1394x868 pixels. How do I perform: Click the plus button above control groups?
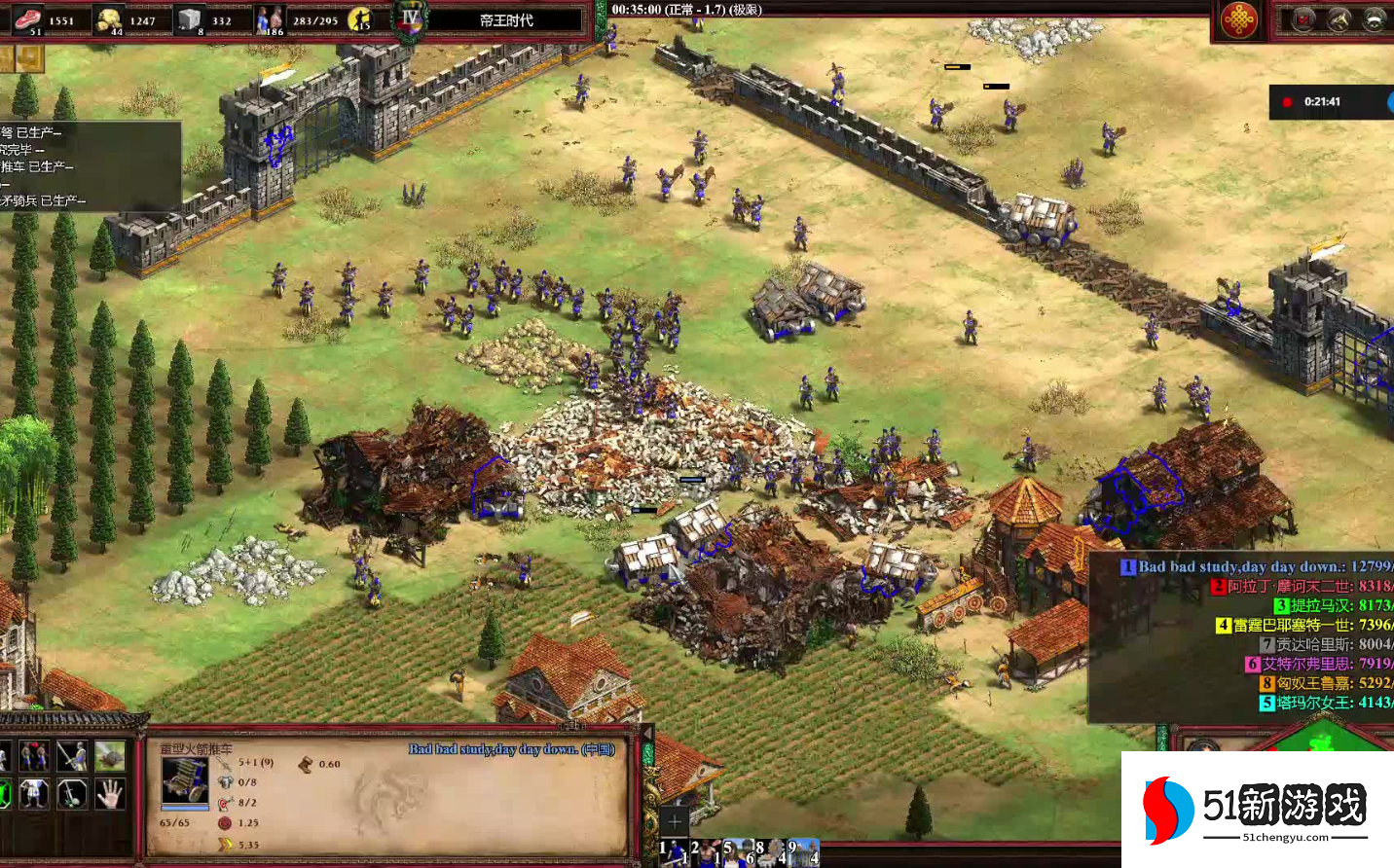[674, 820]
